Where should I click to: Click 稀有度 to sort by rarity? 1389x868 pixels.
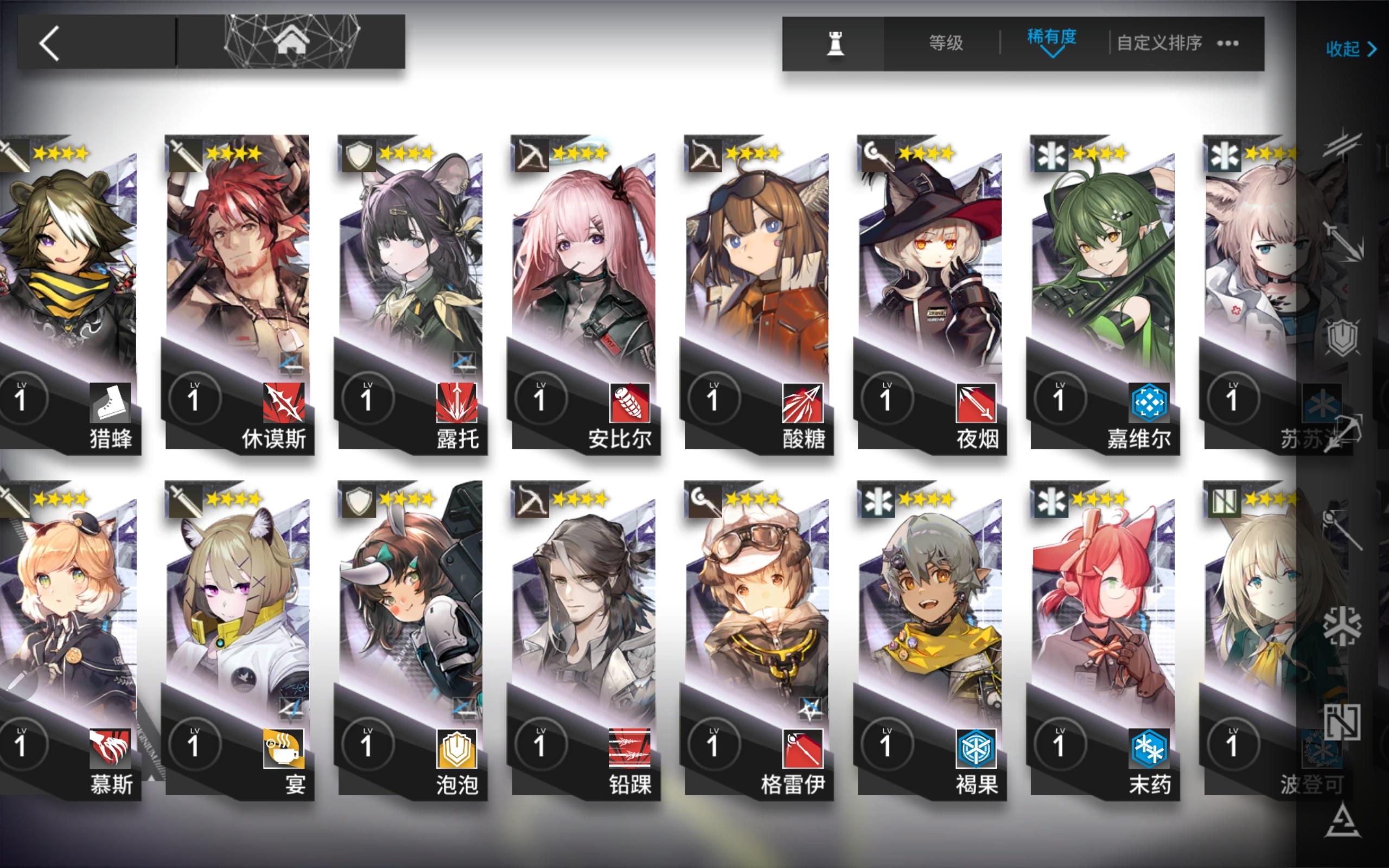coord(1052,38)
